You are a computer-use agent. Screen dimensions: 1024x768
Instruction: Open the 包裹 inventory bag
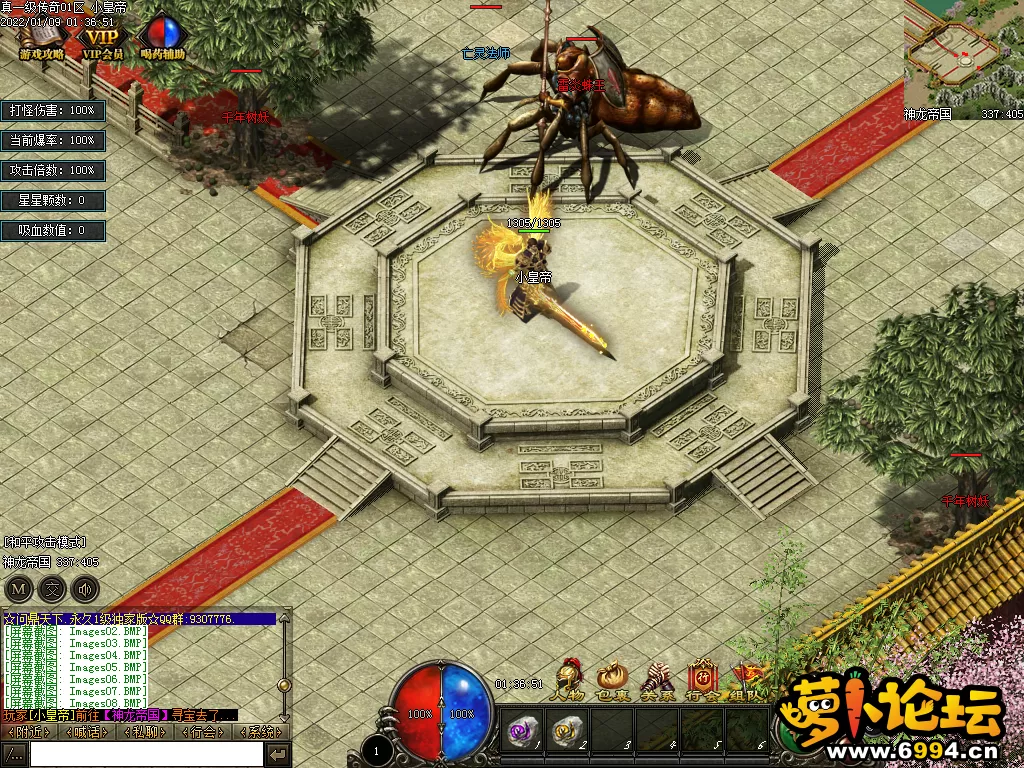click(612, 680)
